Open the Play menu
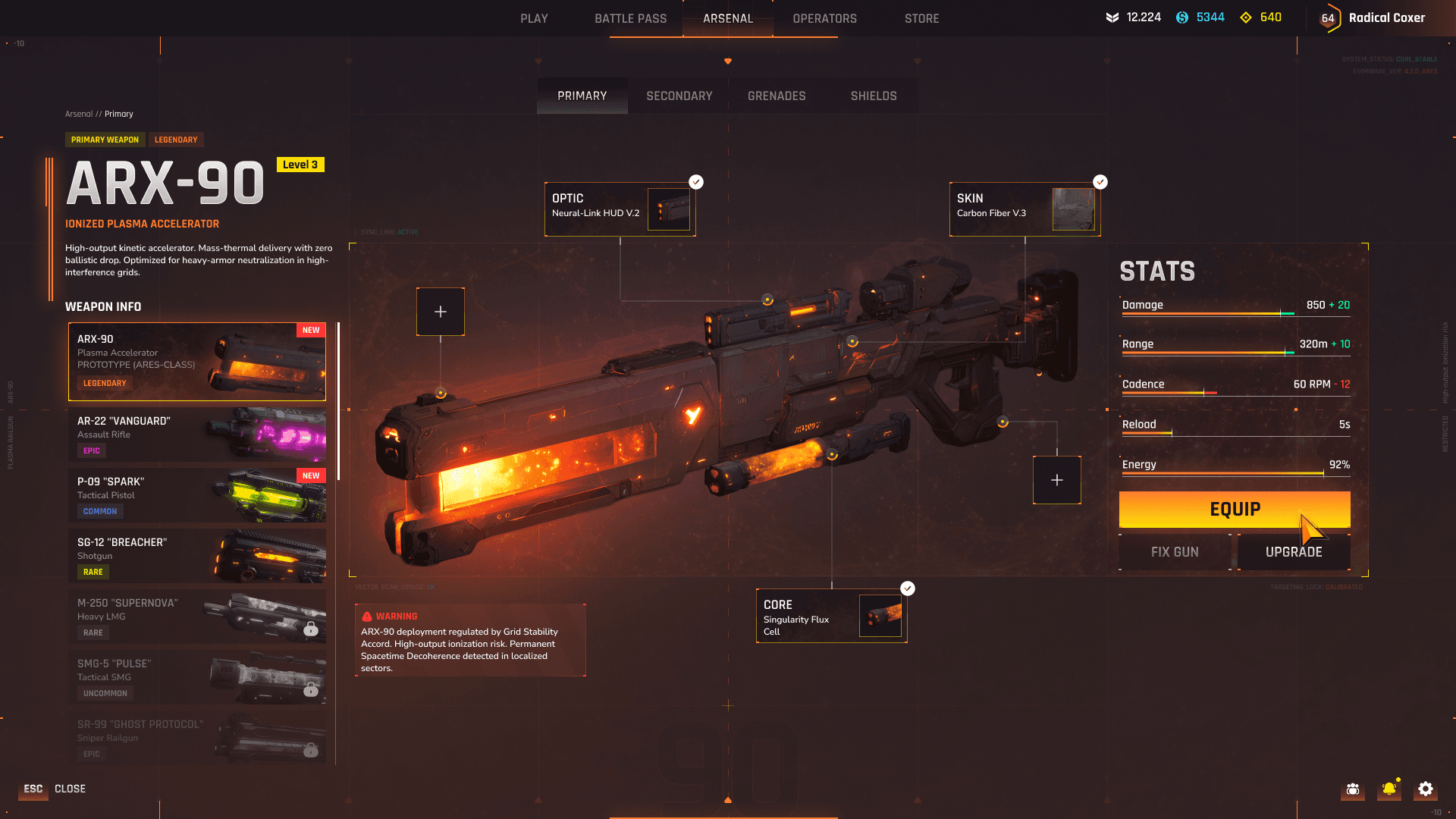 click(x=534, y=18)
